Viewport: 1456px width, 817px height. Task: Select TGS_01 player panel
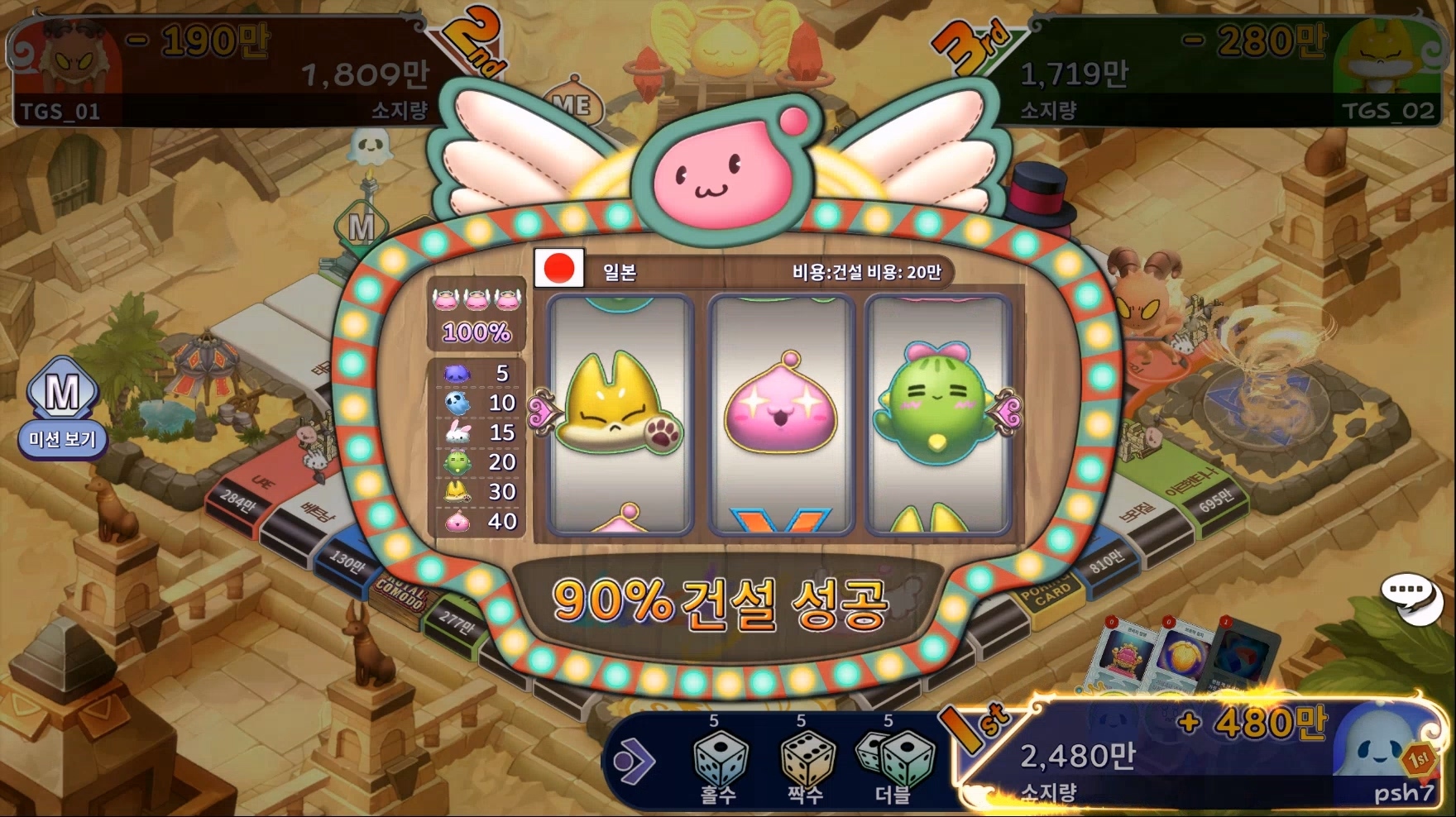pos(219,73)
